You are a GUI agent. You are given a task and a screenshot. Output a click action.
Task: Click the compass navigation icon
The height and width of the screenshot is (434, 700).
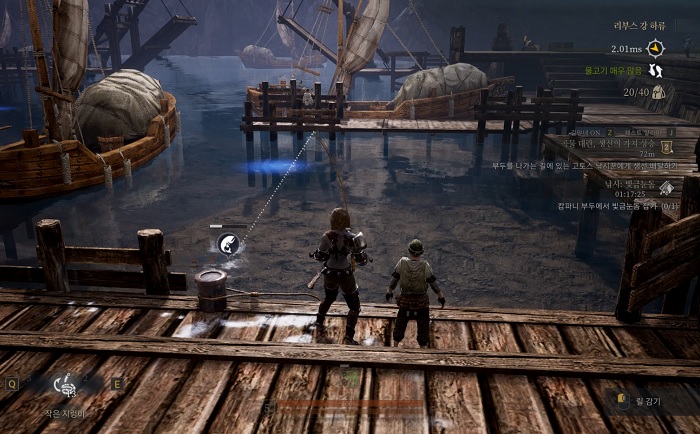click(656, 47)
